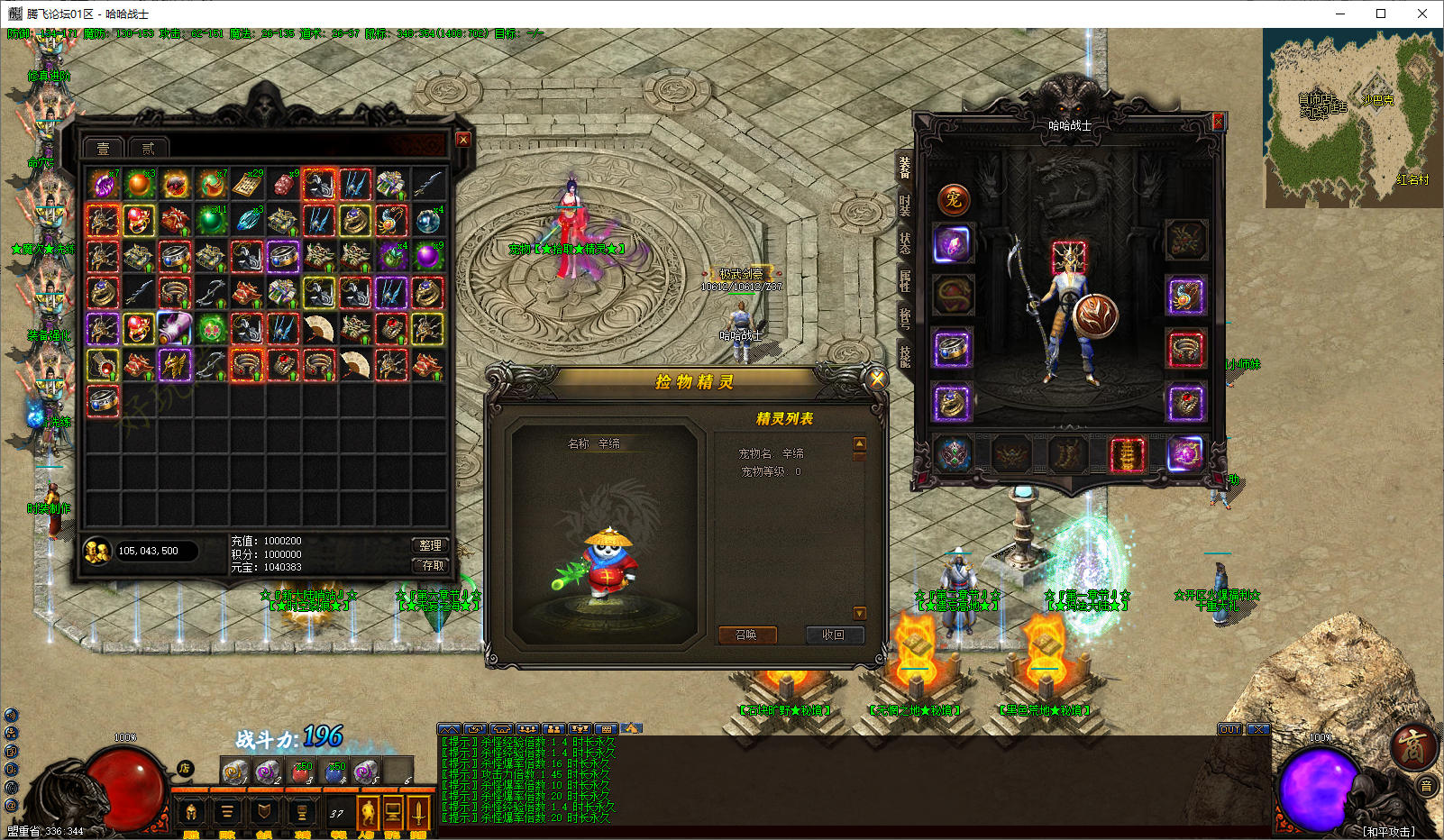This screenshot has width=1444, height=840.
Task: Show the 技能 skills tab
Action: pos(904,356)
